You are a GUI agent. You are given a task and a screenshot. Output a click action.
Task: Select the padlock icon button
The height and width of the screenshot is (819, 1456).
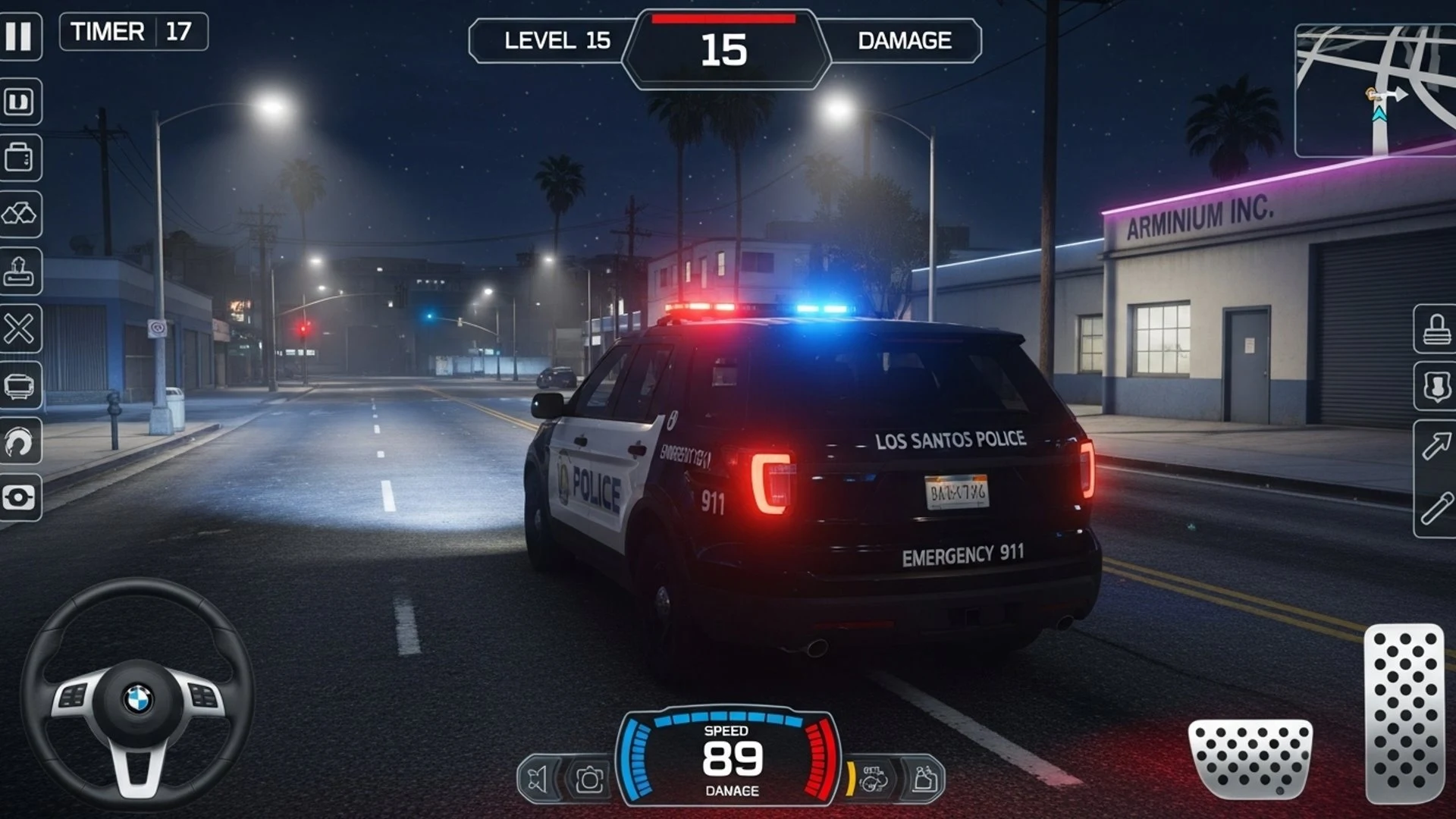[x=1436, y=329]
